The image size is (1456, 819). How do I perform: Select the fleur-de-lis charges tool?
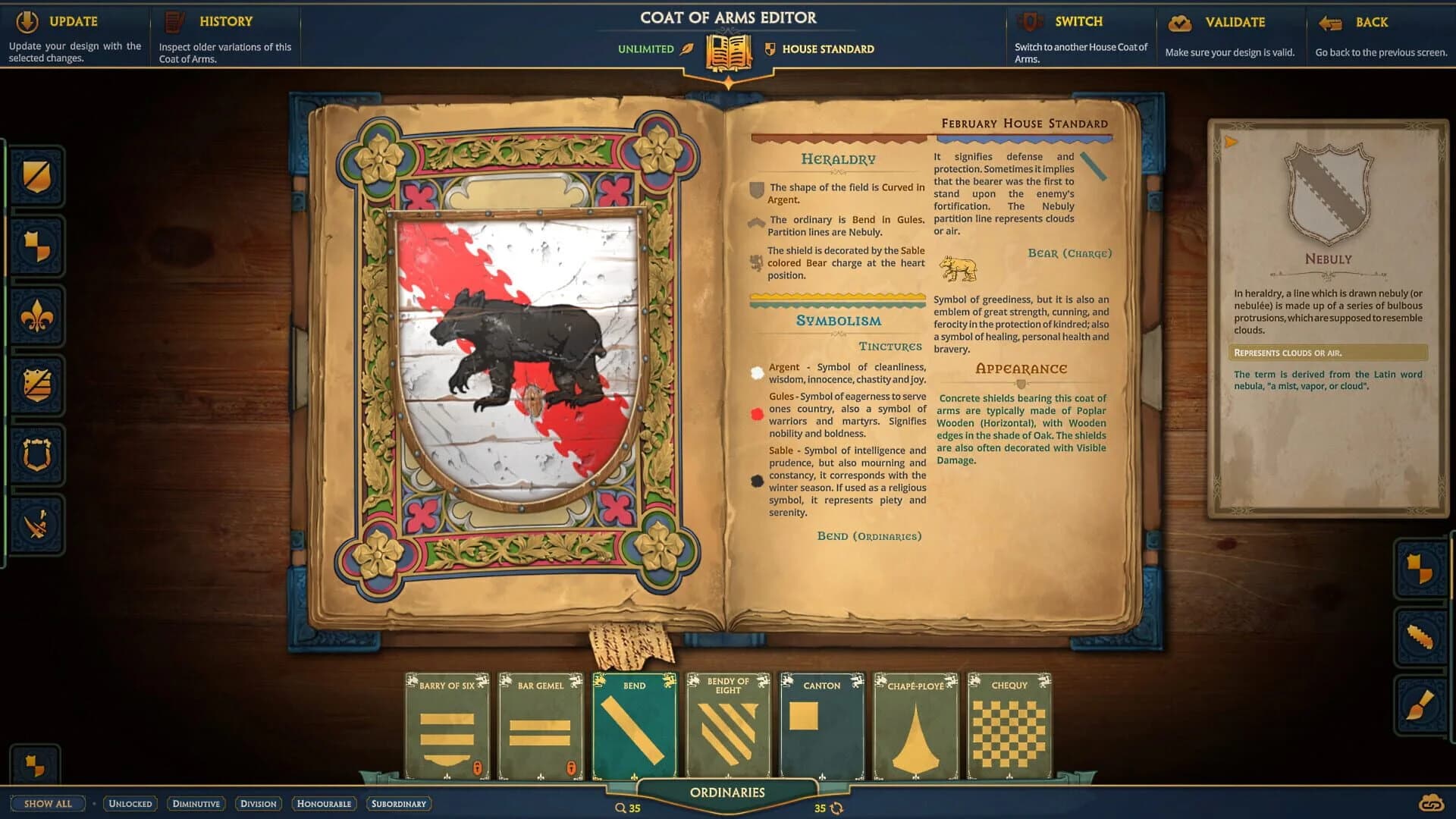[36, 317]
